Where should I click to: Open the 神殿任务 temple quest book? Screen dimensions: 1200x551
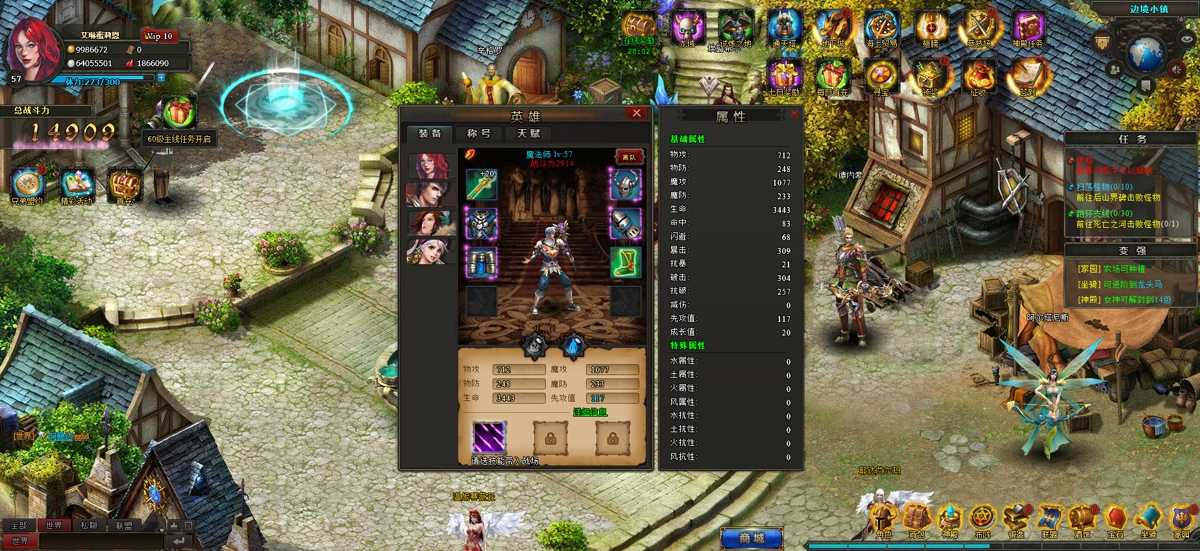[x=1028, y=28]
